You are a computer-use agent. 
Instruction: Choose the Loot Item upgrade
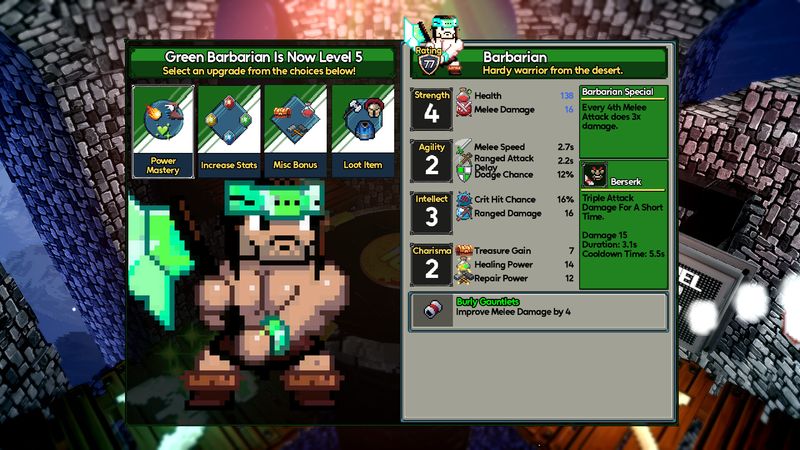point(360,130)
